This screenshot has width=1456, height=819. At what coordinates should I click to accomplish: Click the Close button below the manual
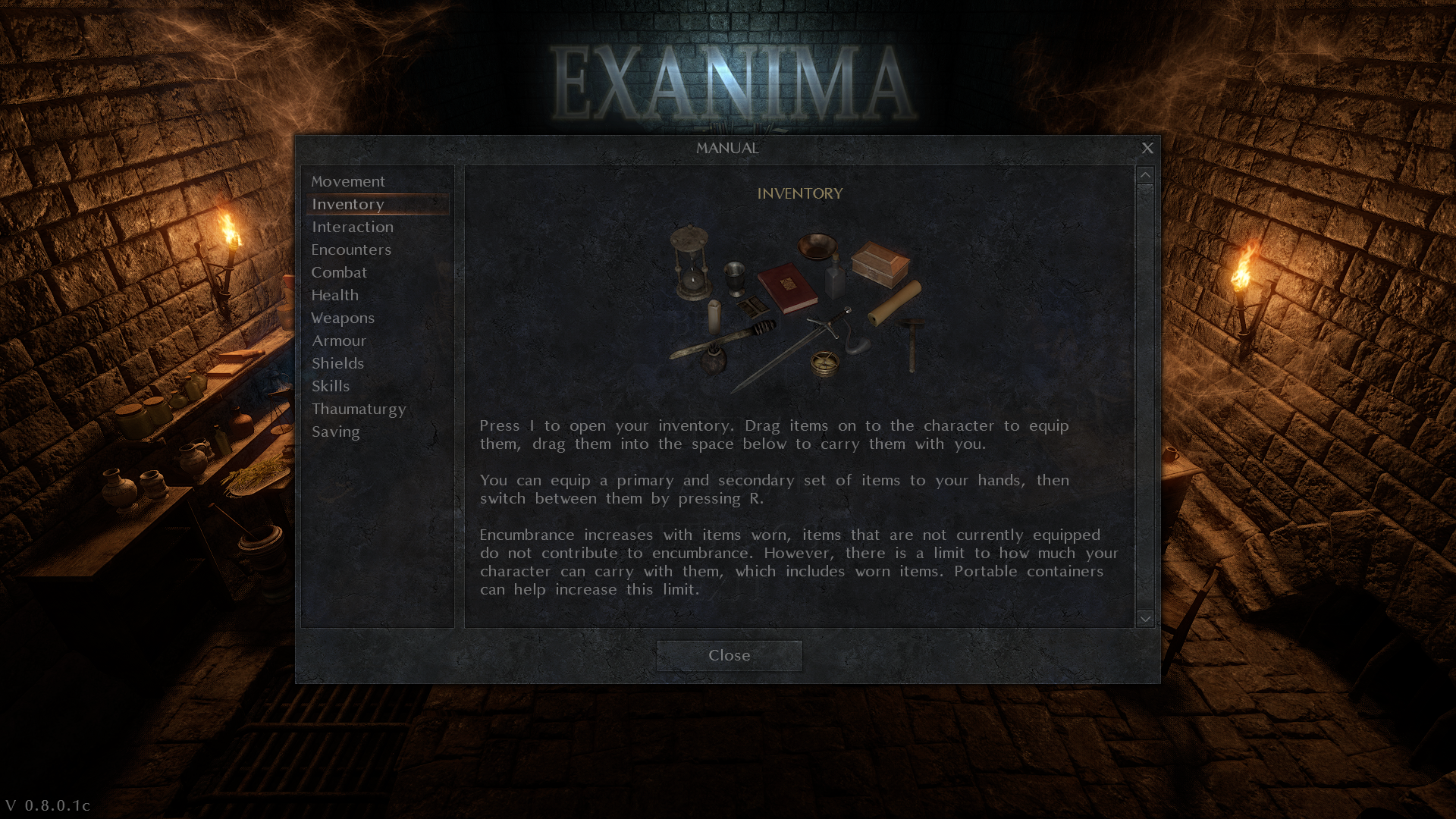[729, 655]
